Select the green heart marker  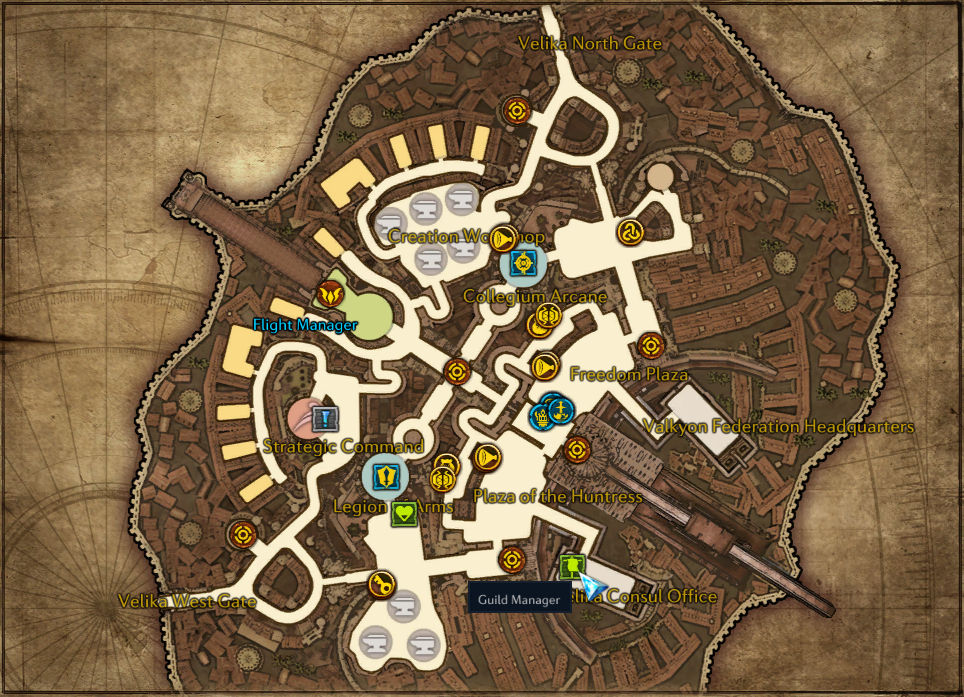tap(402, 515)
